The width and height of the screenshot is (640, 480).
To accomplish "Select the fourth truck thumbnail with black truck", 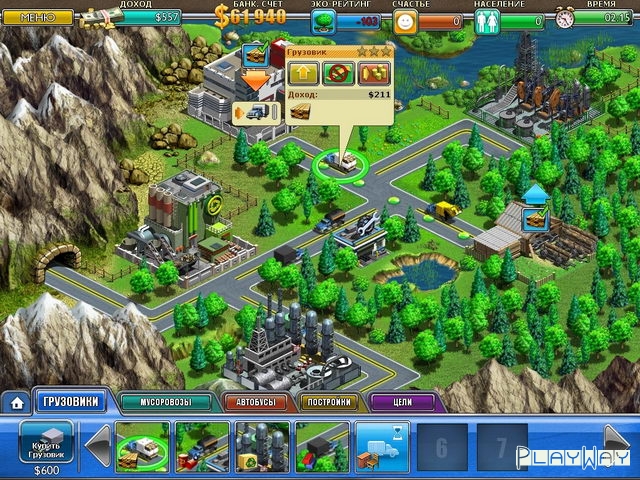I will [x=322, y=444].
